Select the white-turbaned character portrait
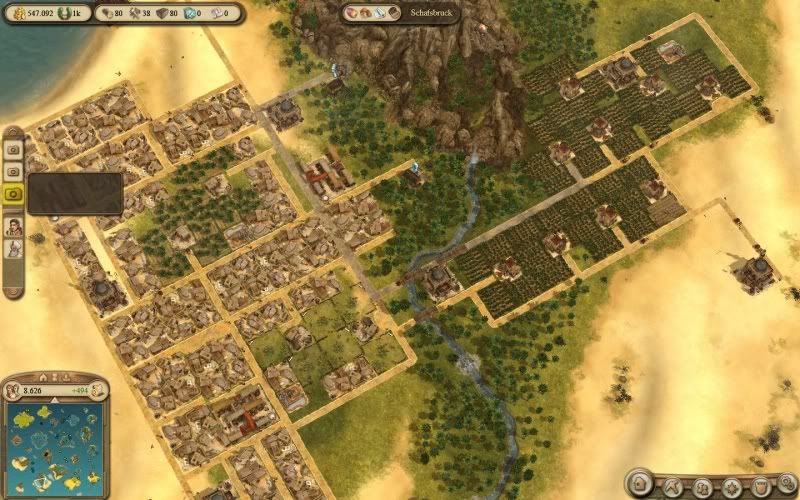800x500 pixels. coord(15,248)
